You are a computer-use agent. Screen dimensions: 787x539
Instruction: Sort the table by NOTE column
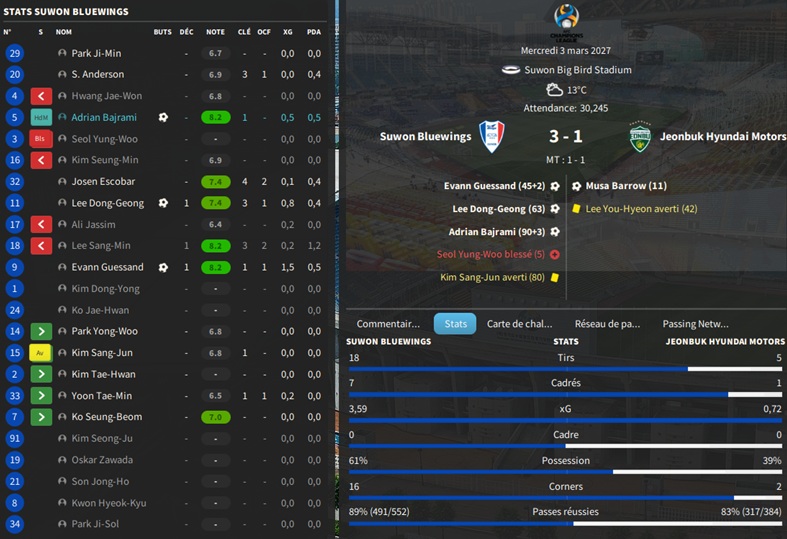coord(215,32)
